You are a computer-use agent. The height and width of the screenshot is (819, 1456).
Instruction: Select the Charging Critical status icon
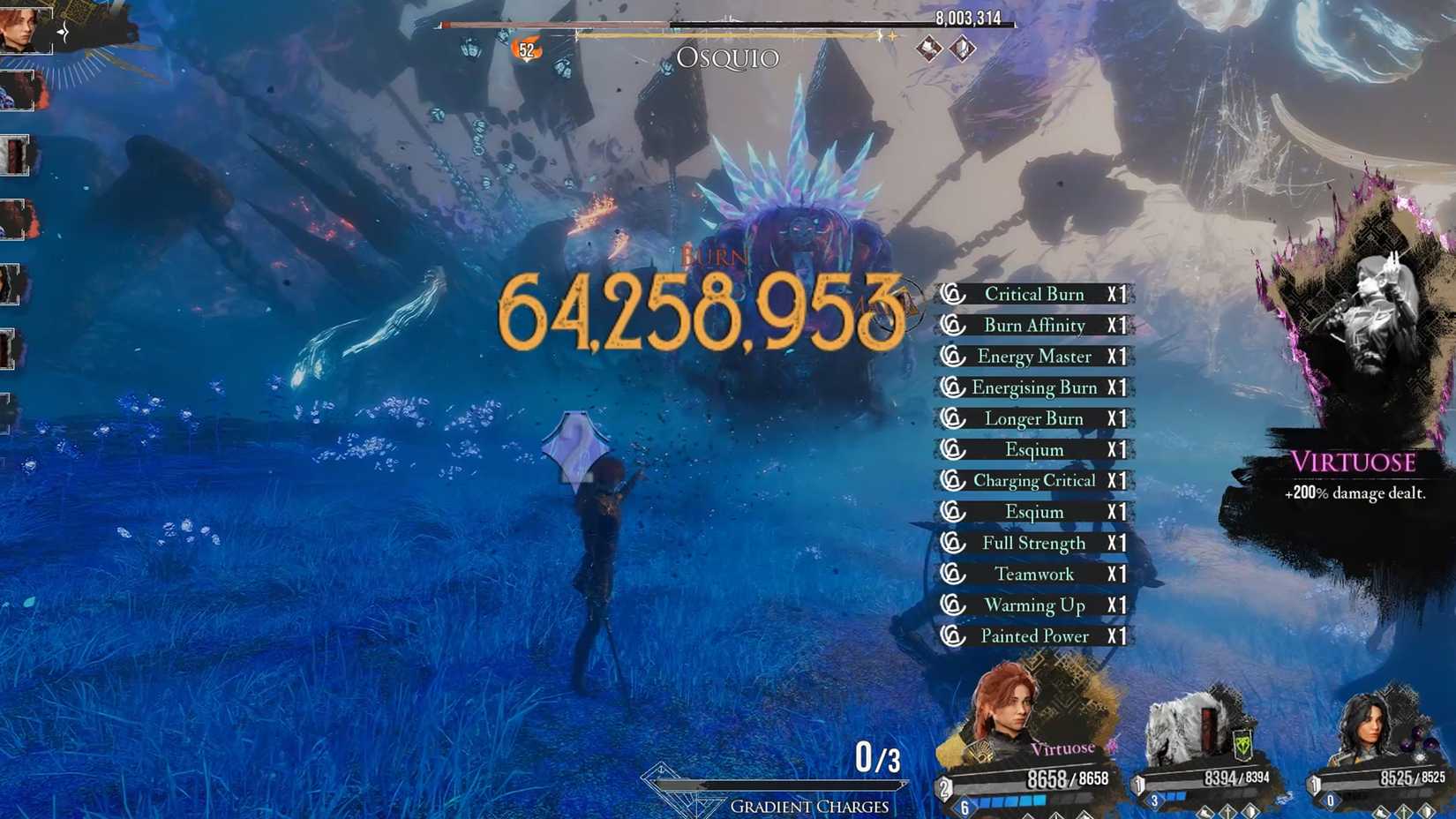tap(952, 480)
